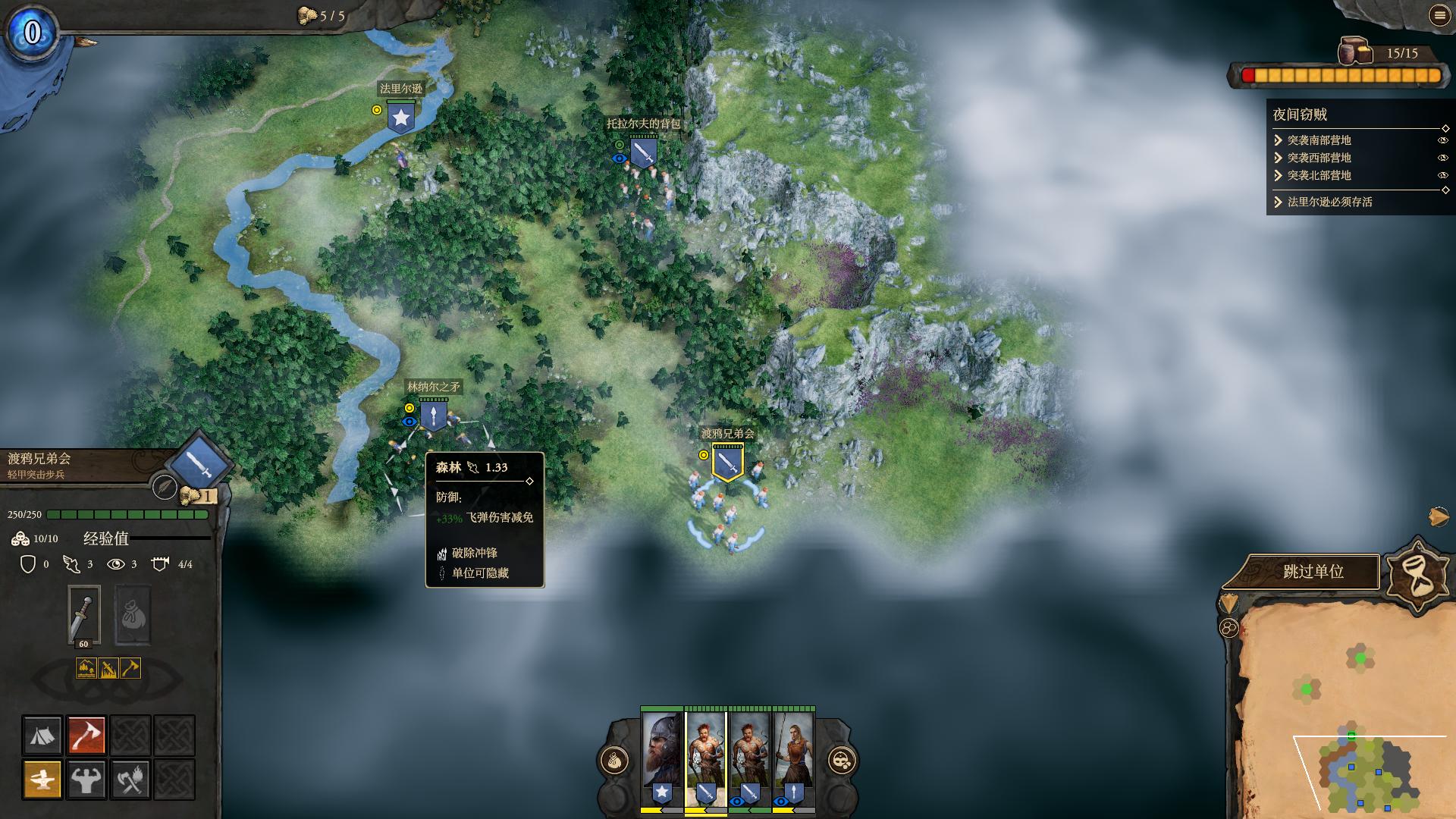This screenshot has height=819, width=1456.
Task: Open the hamburger main menu
Action: coord(1439,15)
